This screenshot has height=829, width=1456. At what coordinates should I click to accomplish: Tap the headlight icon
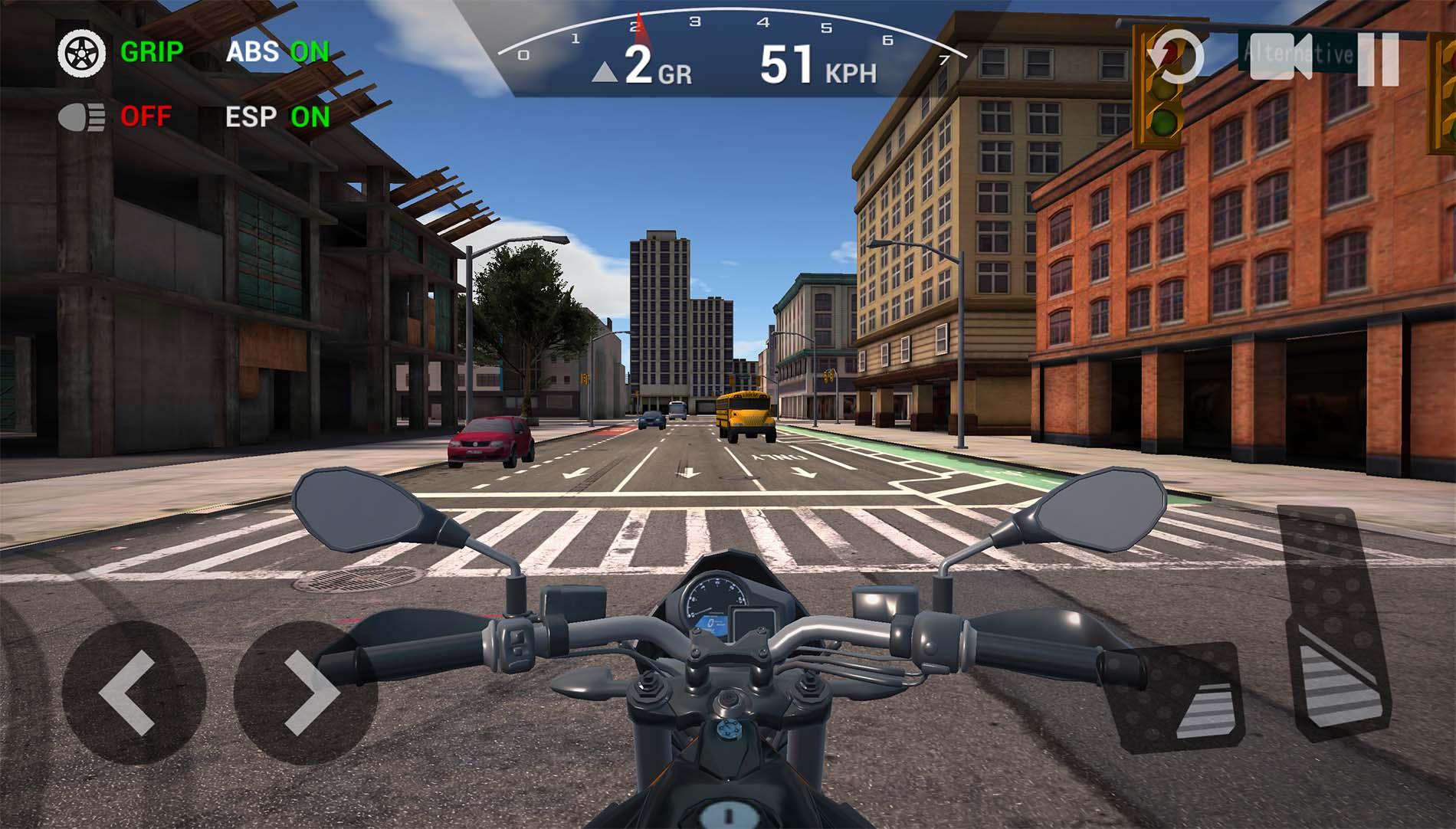[80, 118]
